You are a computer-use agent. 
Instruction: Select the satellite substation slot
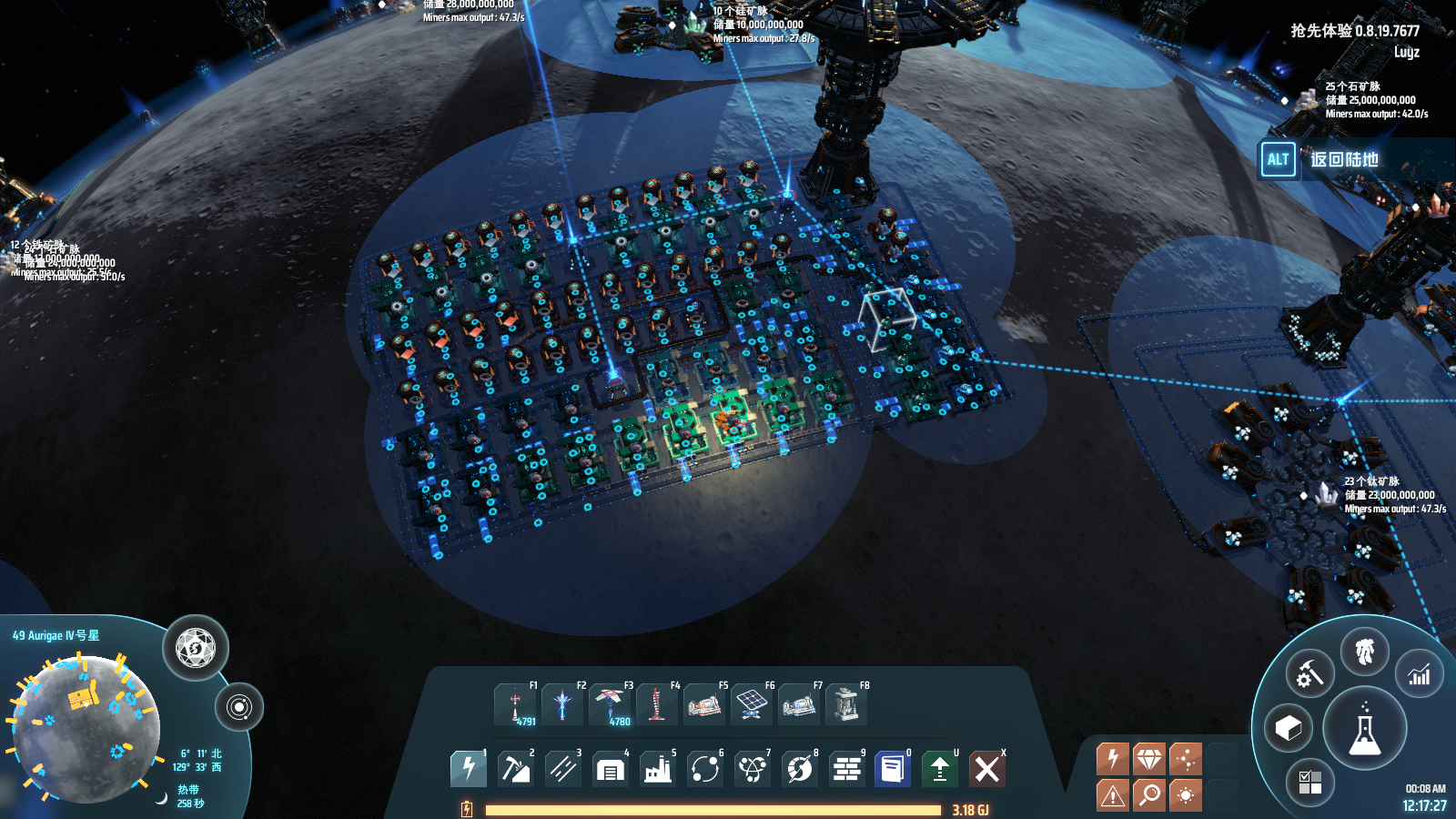[610, 705]
